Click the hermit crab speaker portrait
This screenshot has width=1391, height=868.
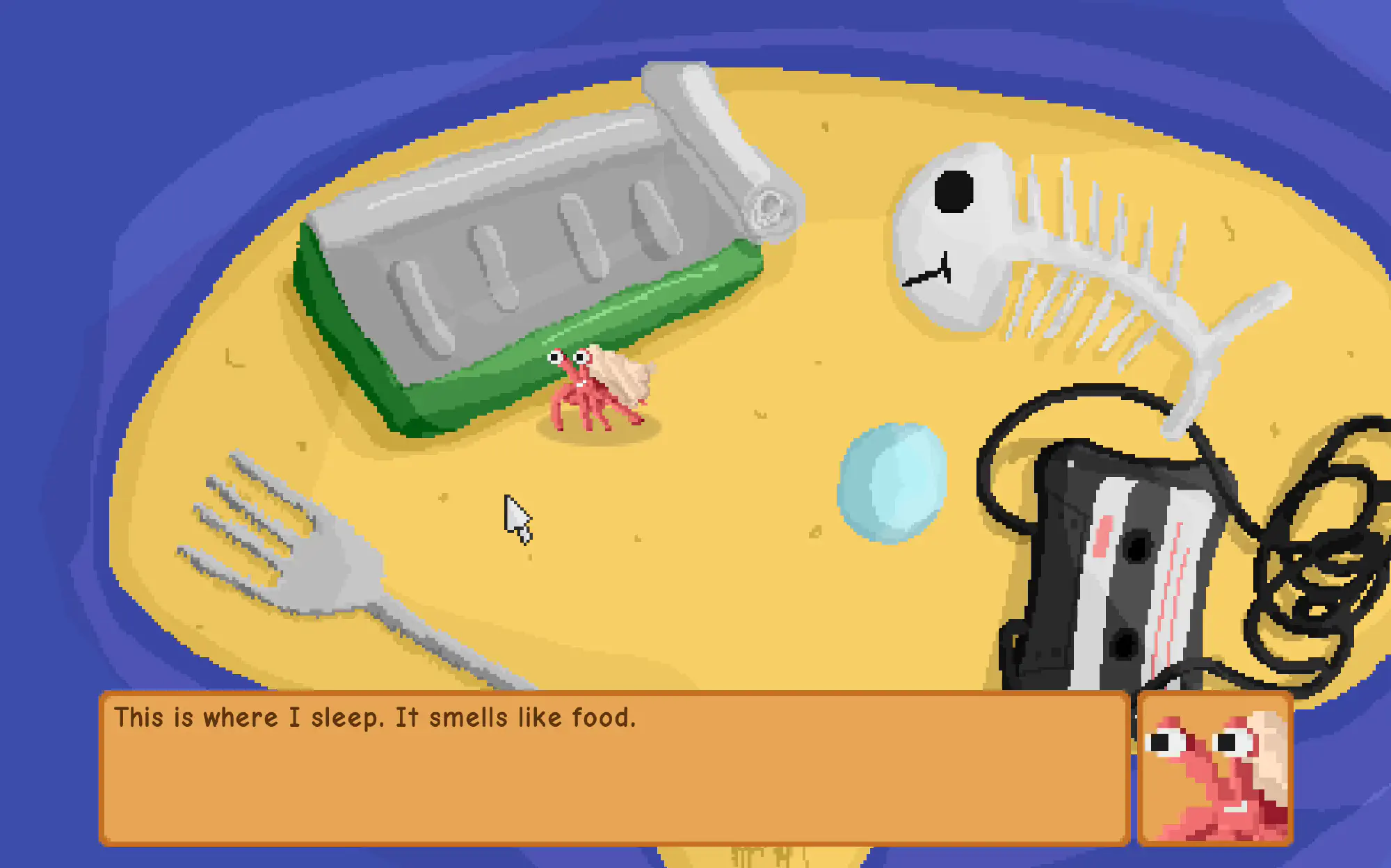tap(1215, 769)
